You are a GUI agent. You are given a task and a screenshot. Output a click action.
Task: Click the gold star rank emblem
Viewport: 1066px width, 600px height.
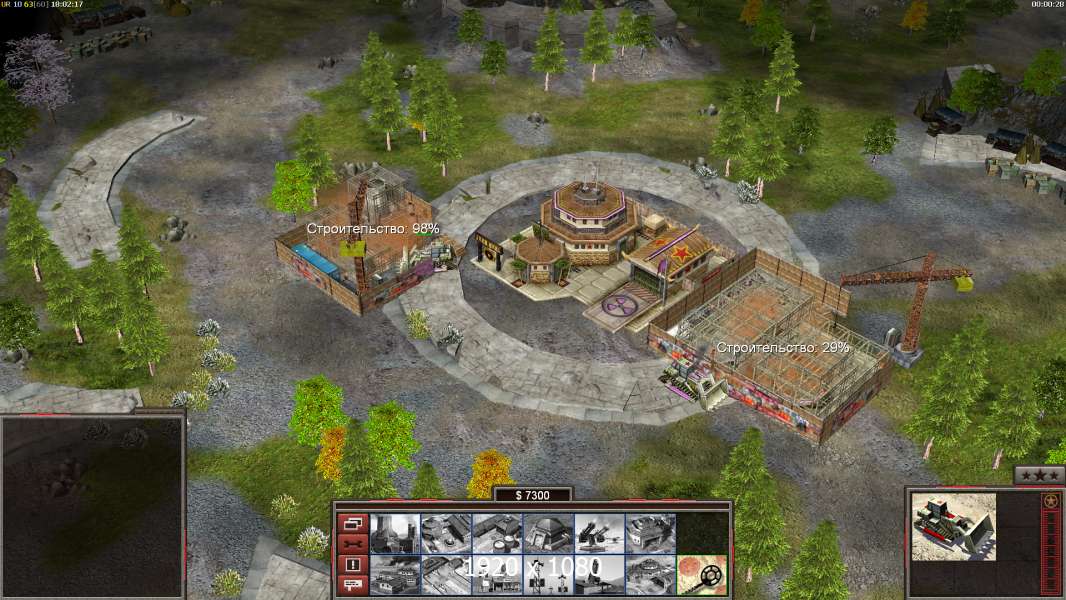[1050, 500]
